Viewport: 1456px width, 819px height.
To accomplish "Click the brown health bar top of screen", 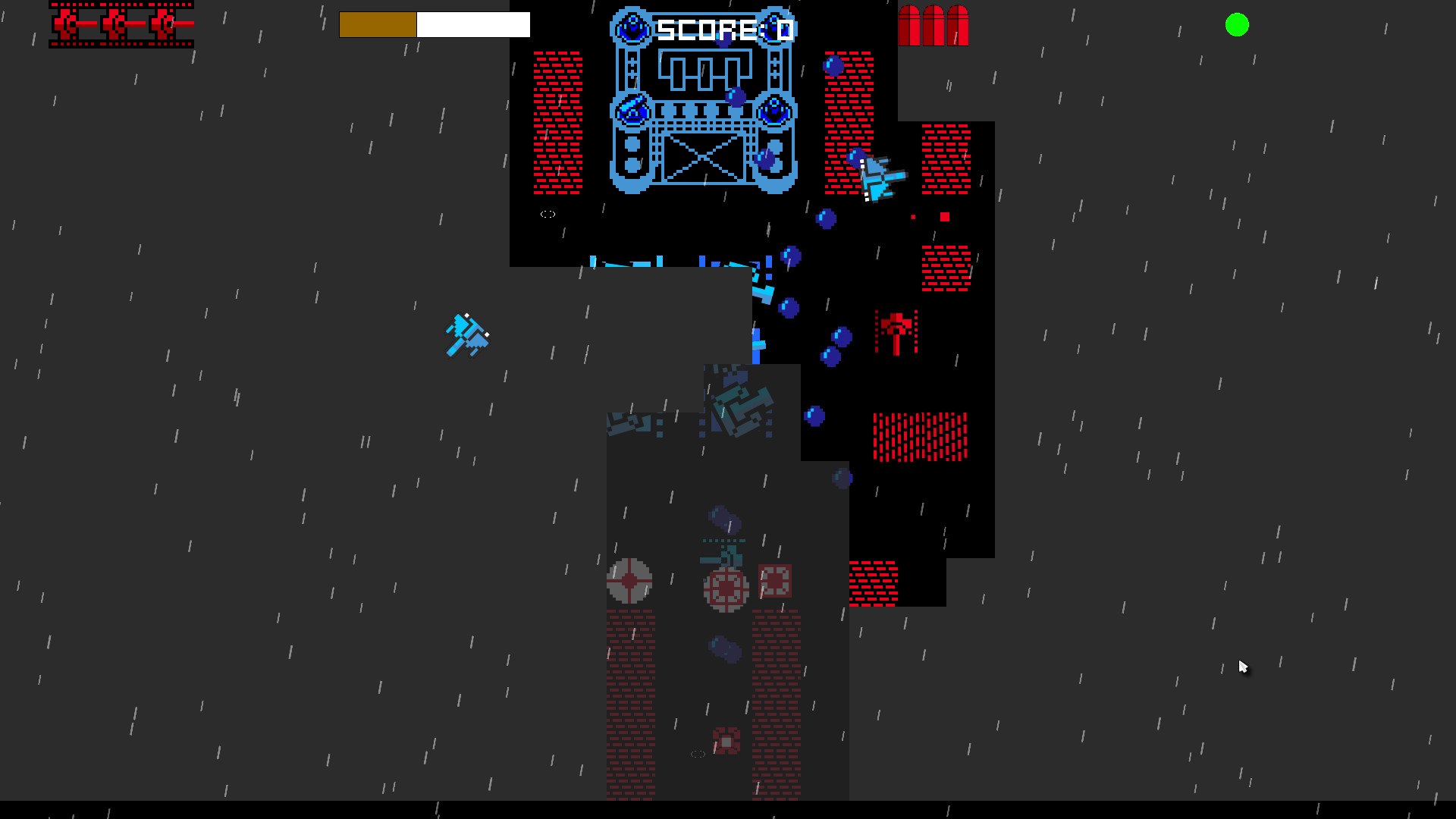I will [x=379, y=24].
